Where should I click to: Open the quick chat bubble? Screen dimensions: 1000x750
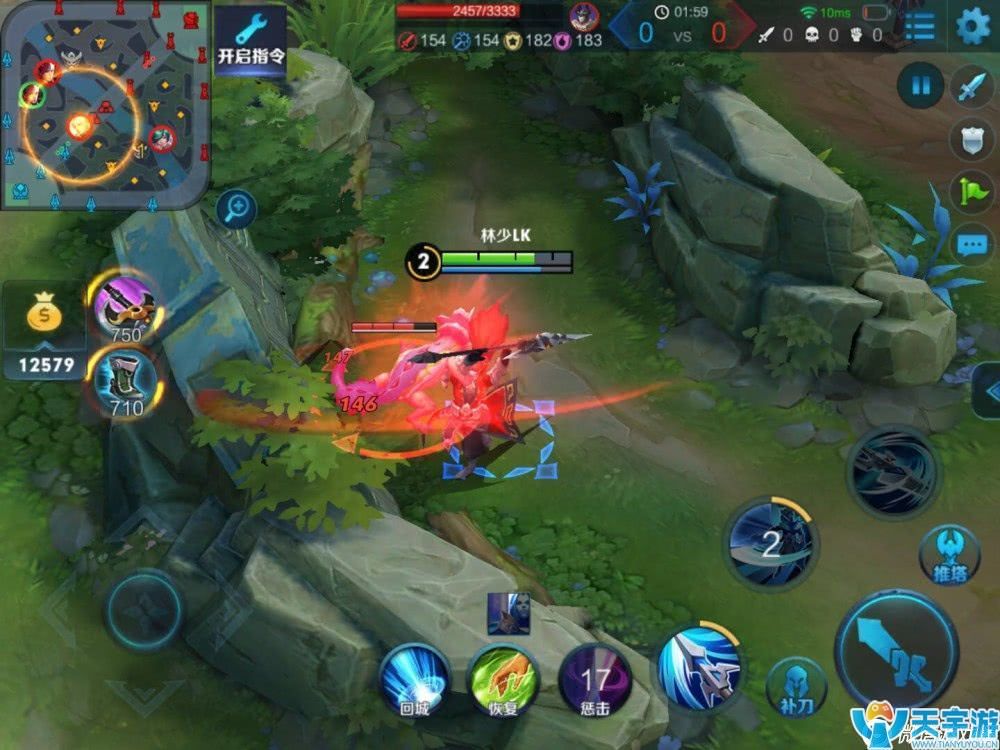(x=971, y=244)
